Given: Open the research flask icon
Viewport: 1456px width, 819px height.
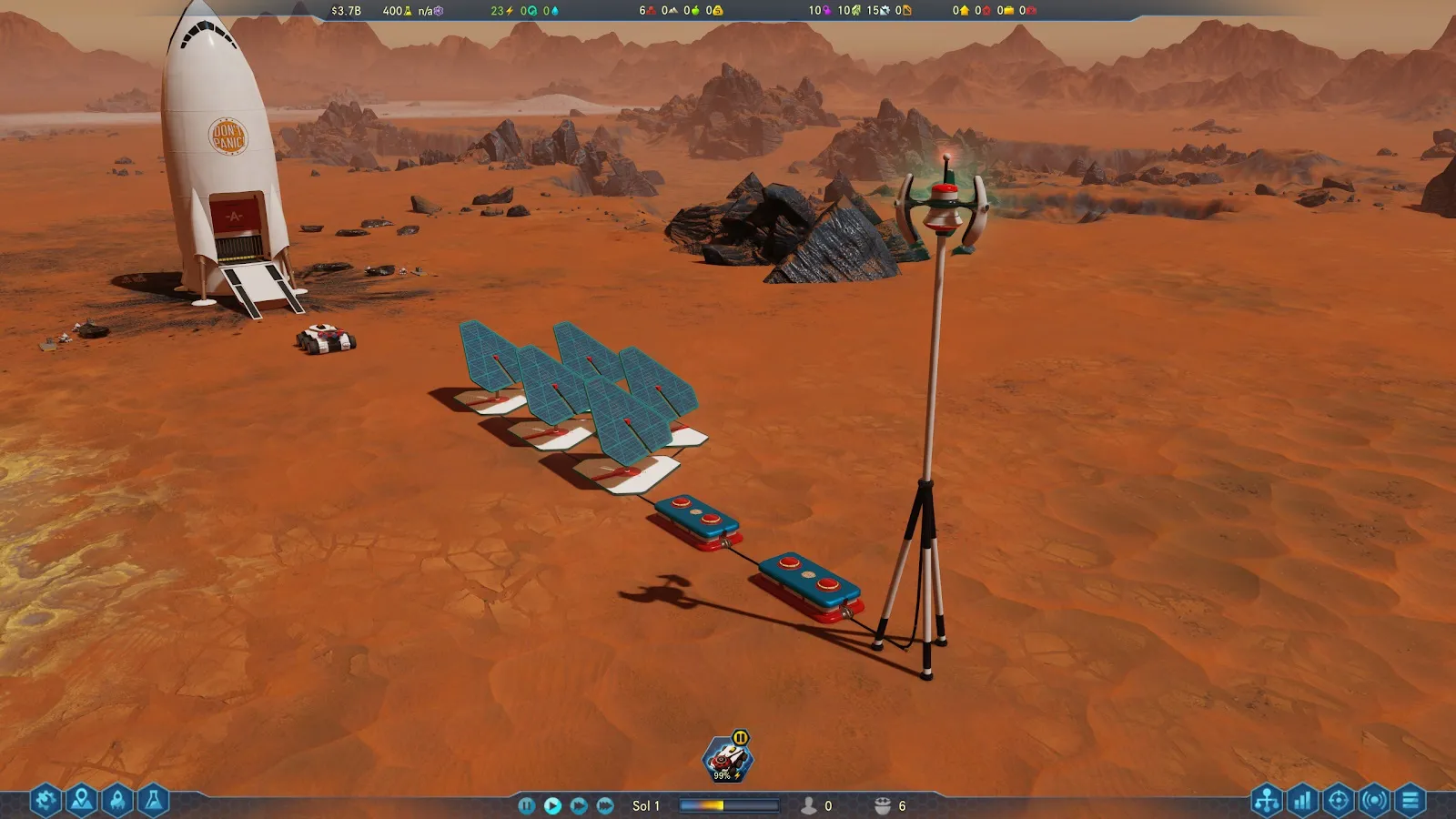Looking at the screenshot, I should pos(153,801).
